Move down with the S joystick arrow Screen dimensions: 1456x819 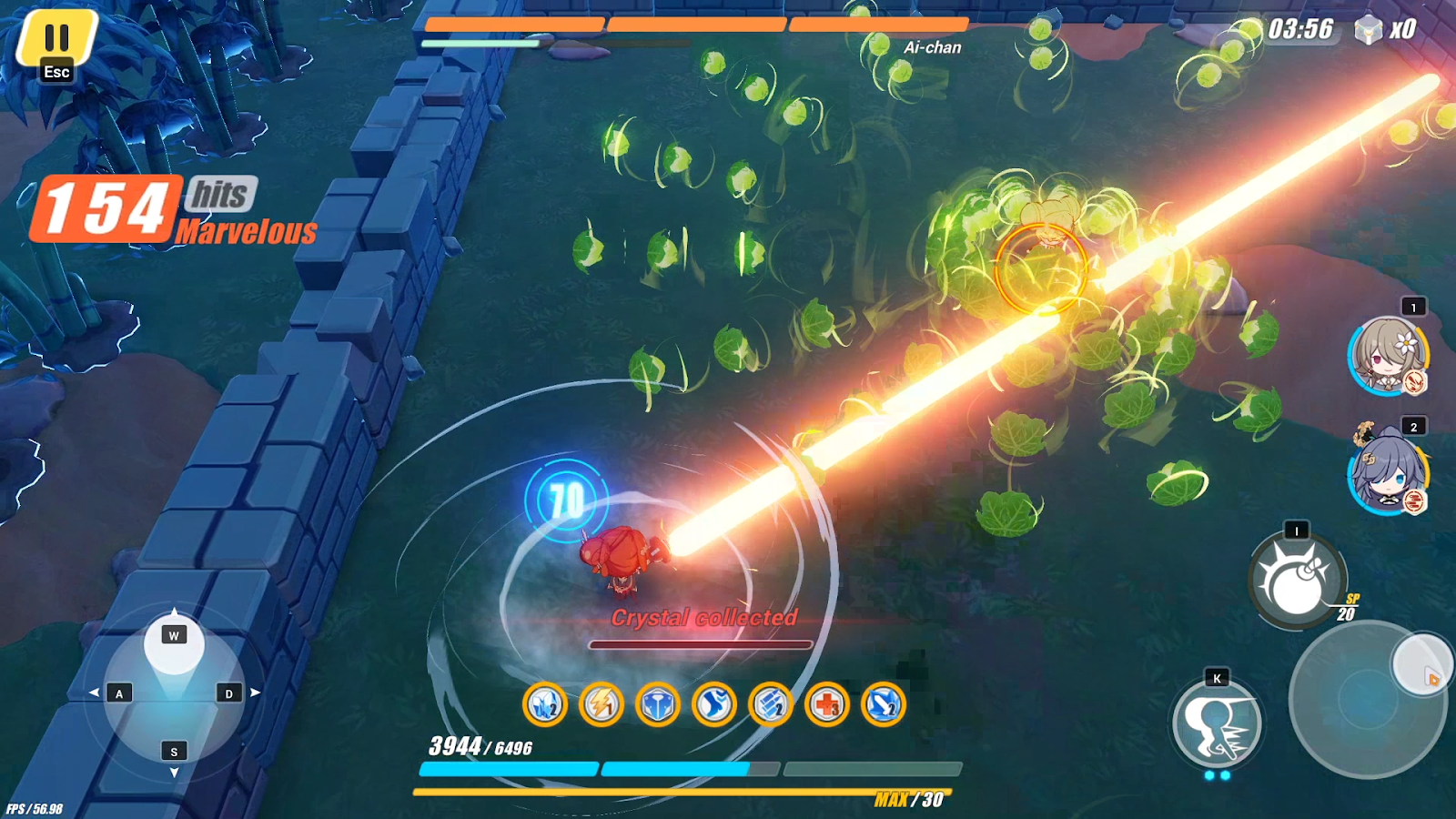pyautogui.click(x=174, y=752)
